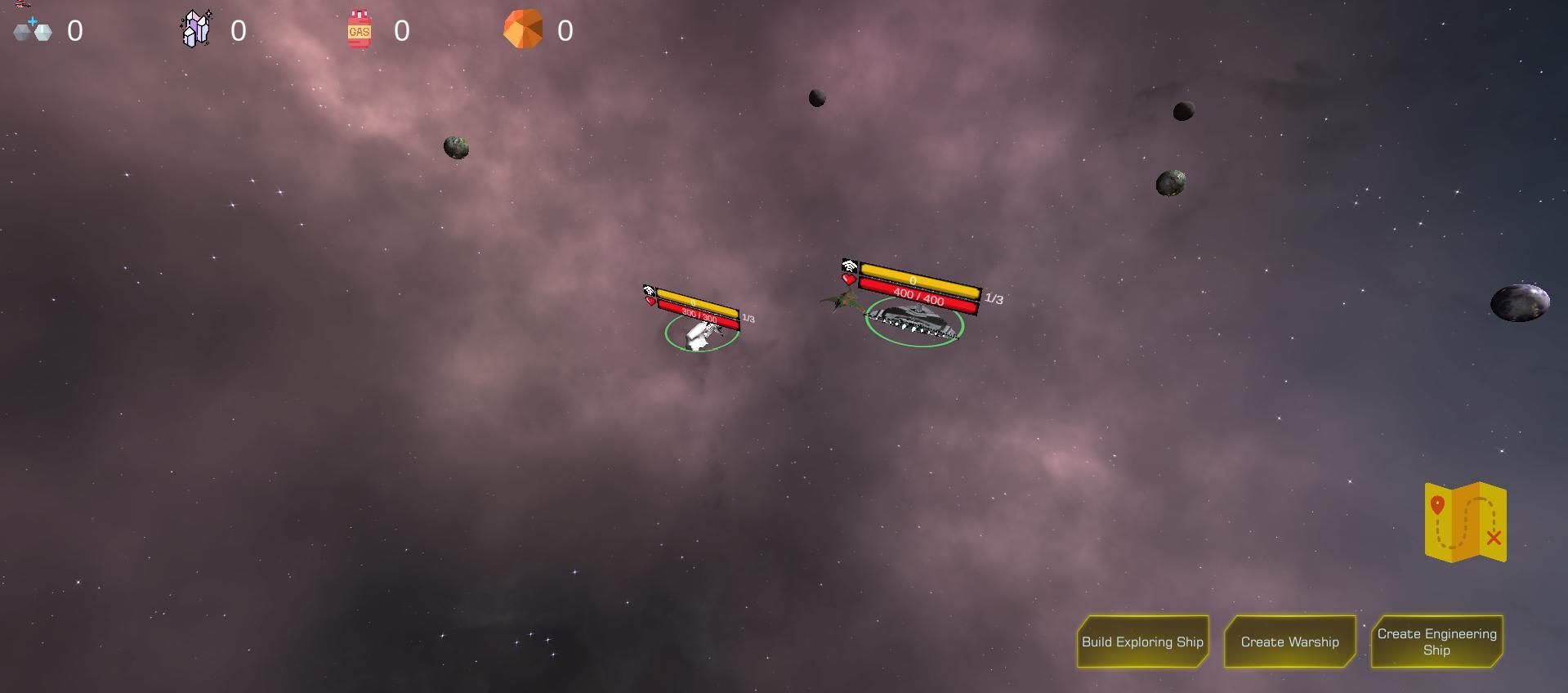Screen dimensions: 1568x693
Task: Select the Create Warship button
Action: click(x=1289, y=642)
